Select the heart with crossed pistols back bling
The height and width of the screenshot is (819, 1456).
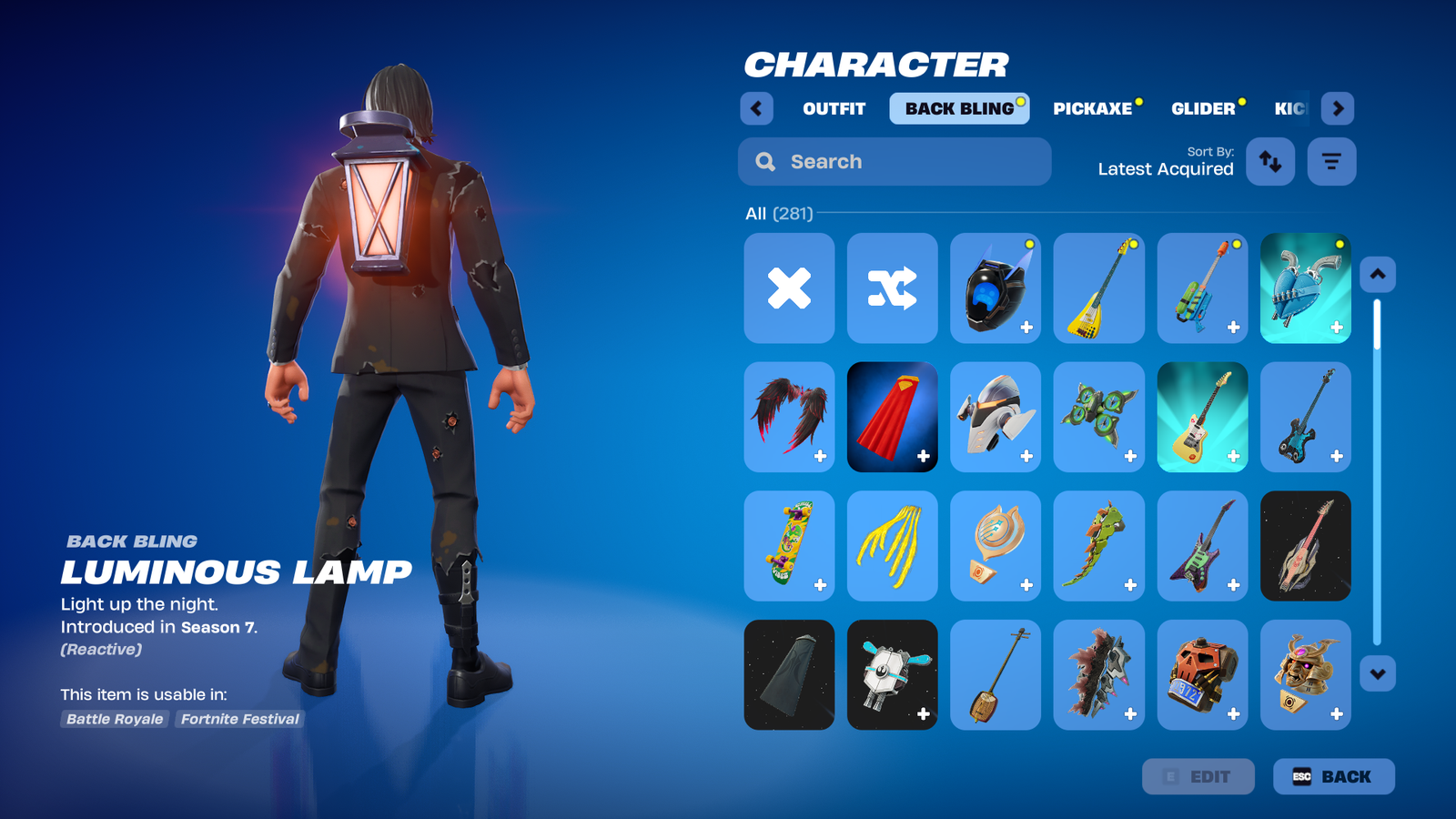click(x=1305, y=288)
